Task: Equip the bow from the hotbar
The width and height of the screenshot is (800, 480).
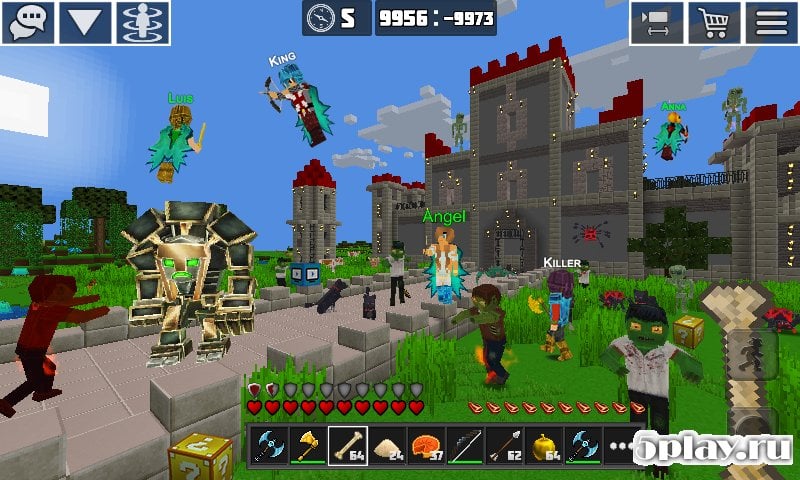Action: pyautogui.click(x=466, y=443)
